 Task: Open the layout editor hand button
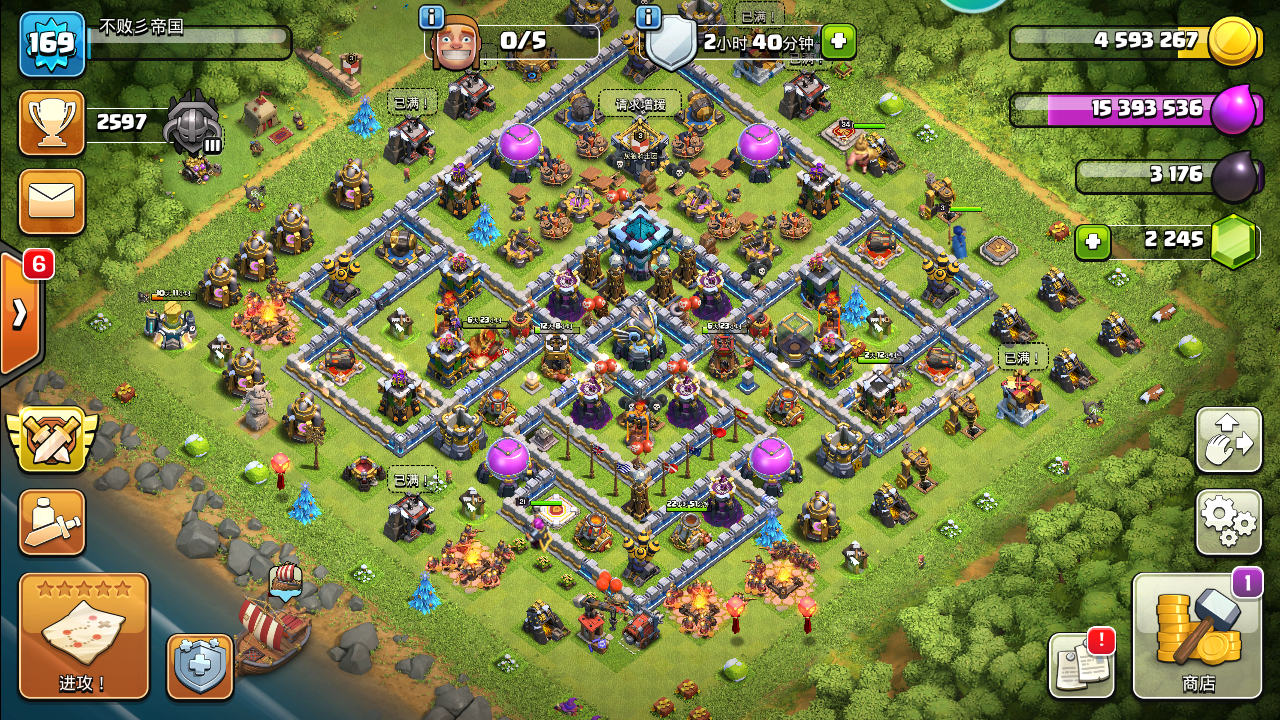tap(1228, 440)
